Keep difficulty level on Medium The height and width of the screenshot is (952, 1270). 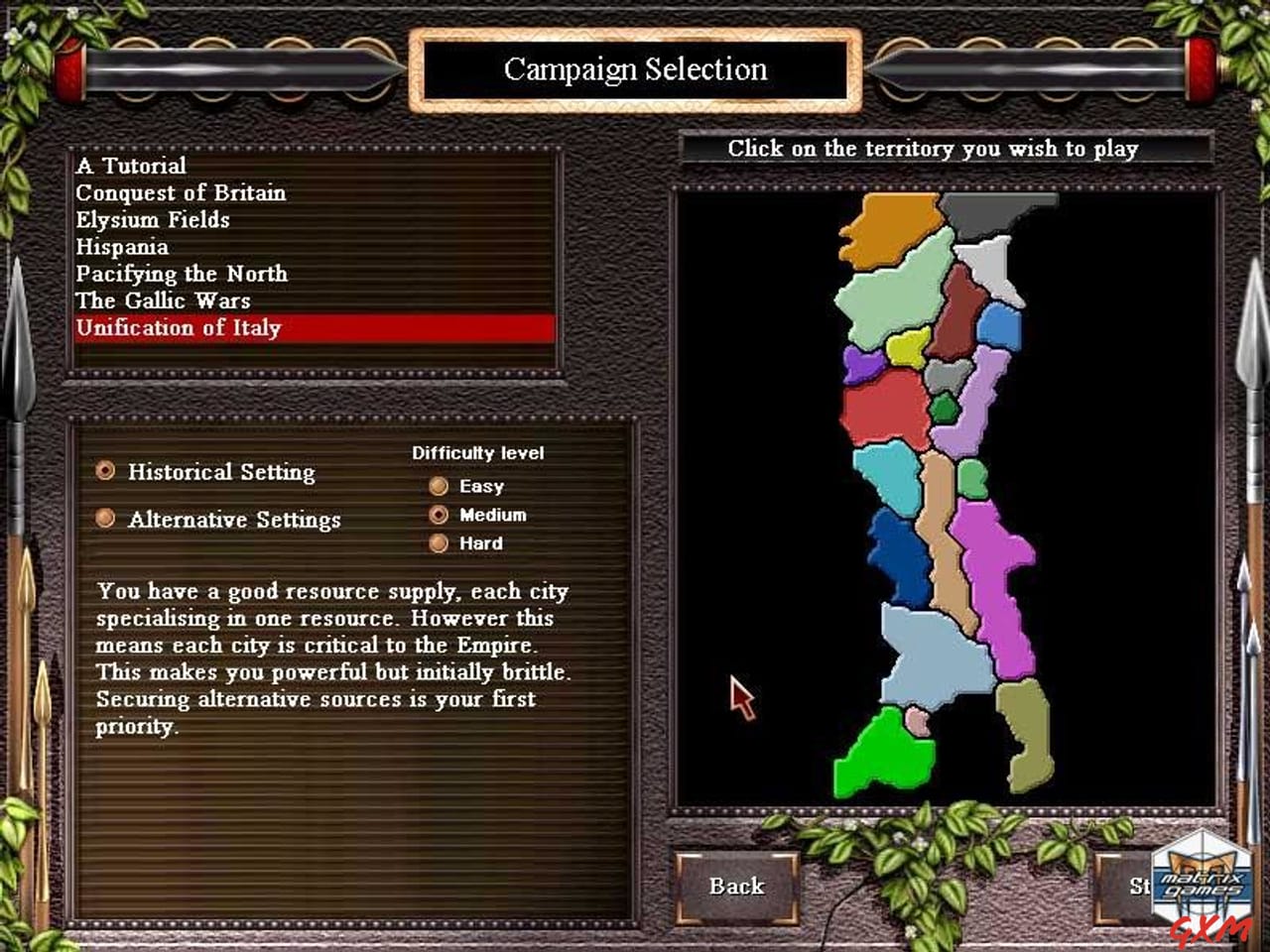click(x=440, y=514)
